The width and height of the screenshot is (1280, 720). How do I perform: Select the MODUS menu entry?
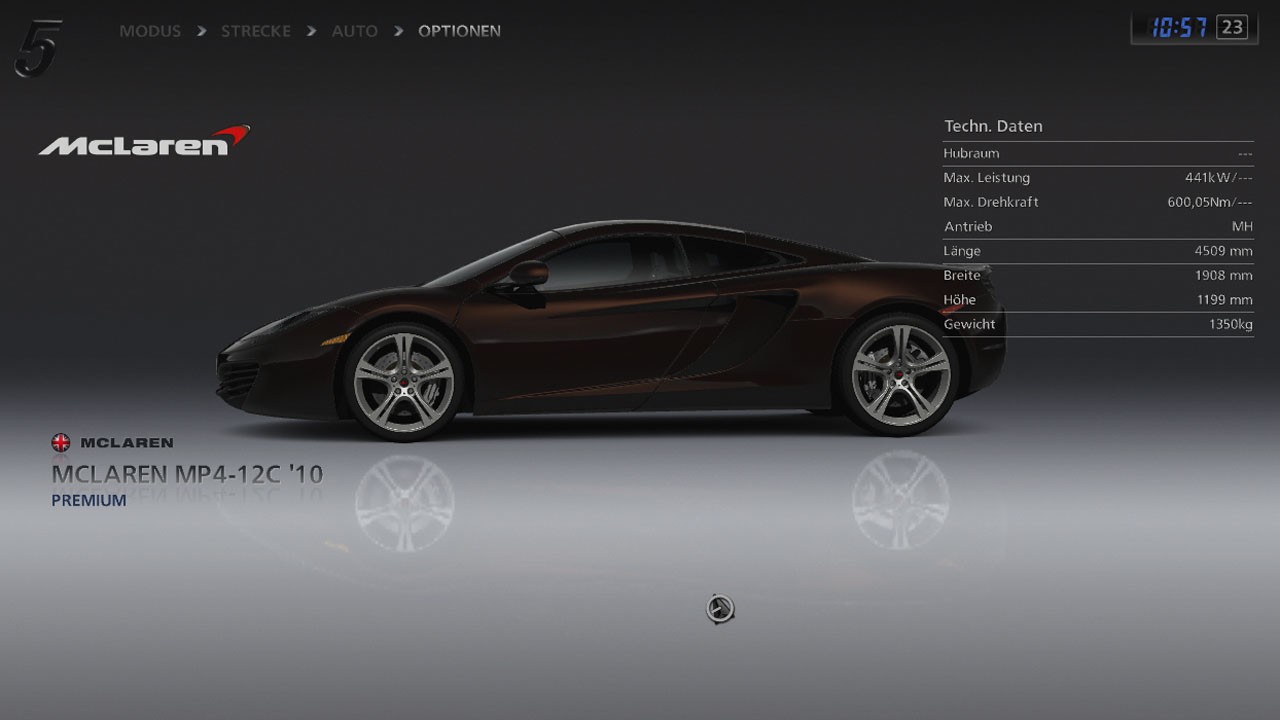[x=150, y=31]
